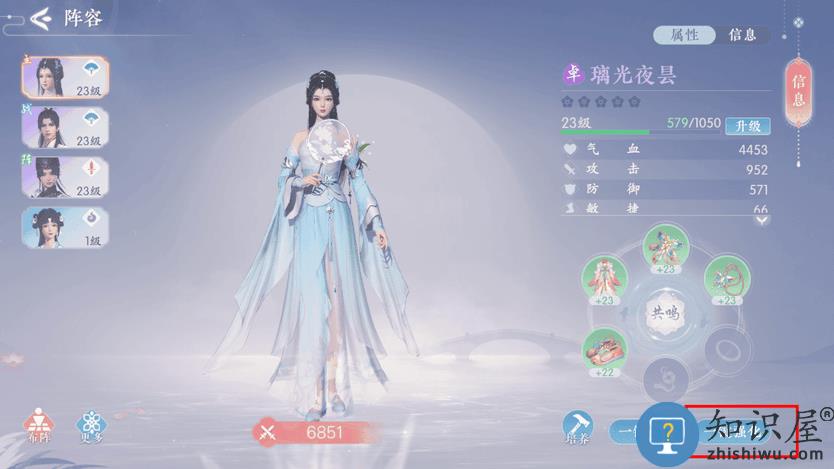
Task: Select the red robe equipment slot
Action: (604, 280)
